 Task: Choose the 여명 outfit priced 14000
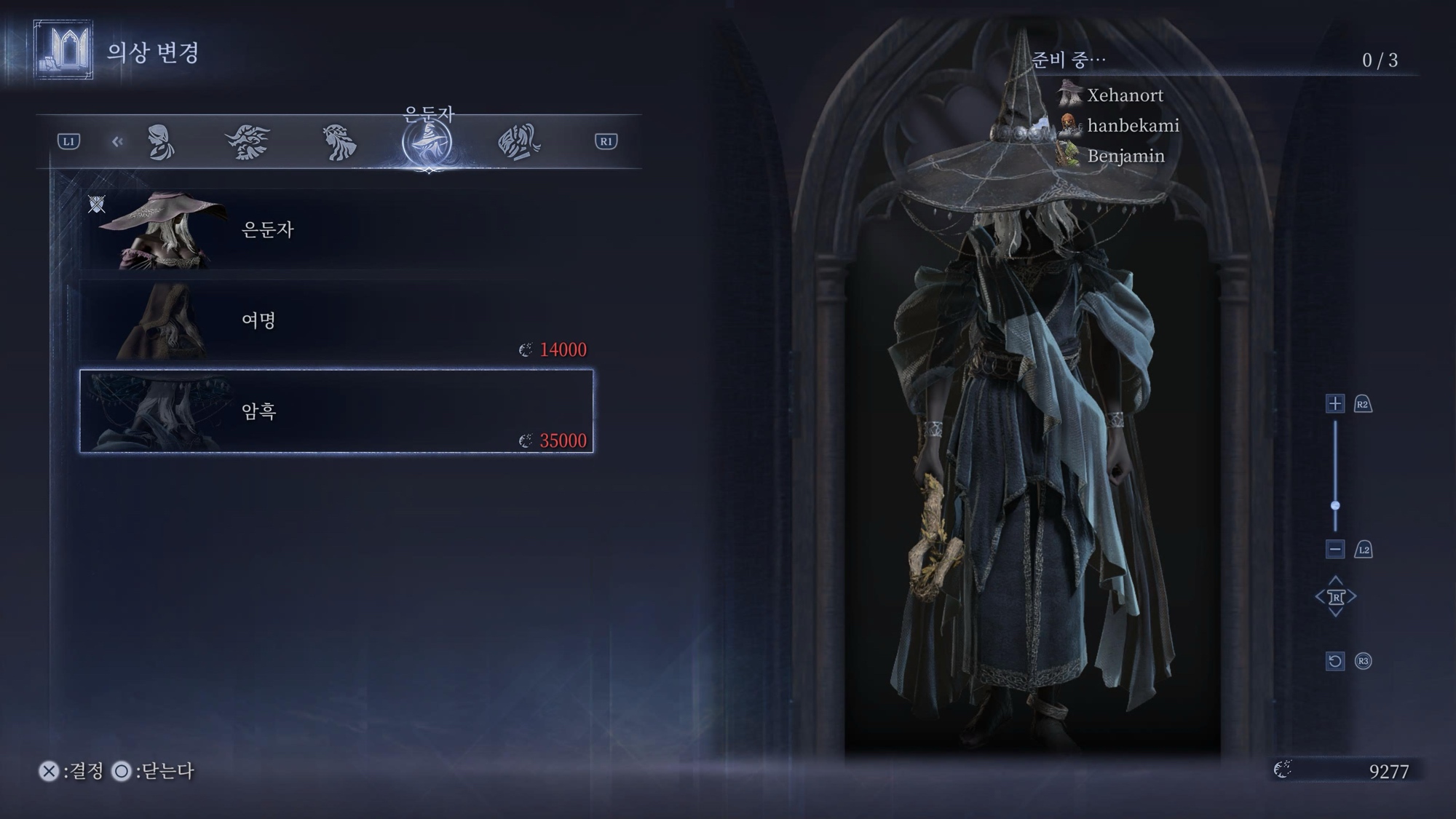coord(336,321)
